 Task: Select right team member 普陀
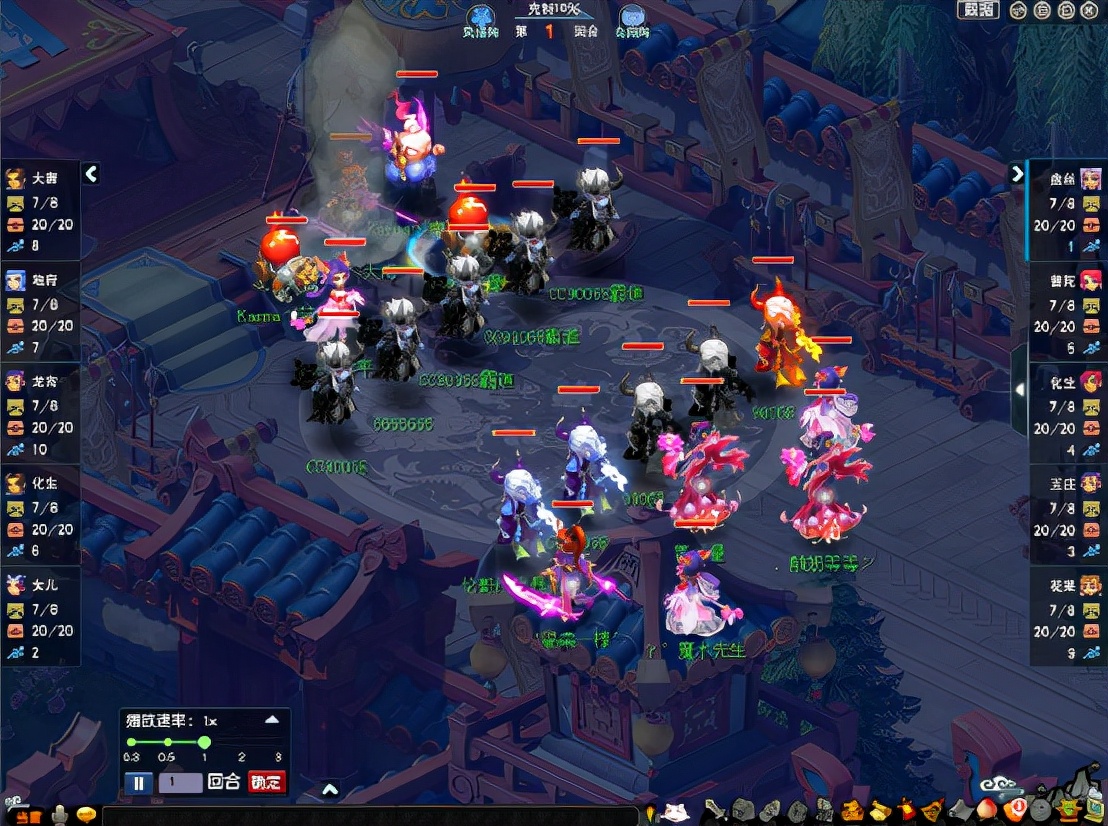[x=1066, y=312]
